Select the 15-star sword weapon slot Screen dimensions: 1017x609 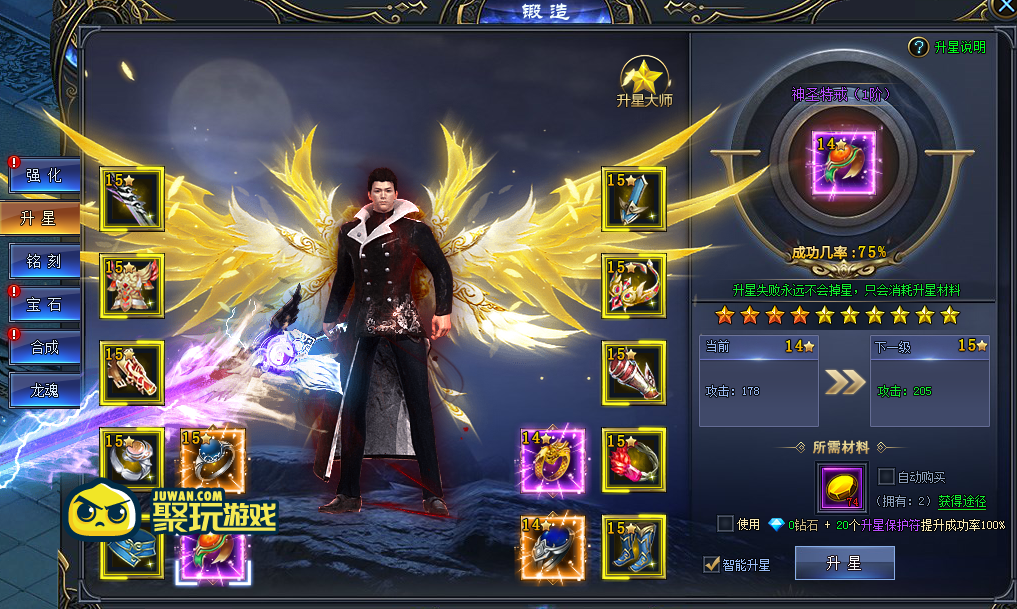click(x=132, y=199)
